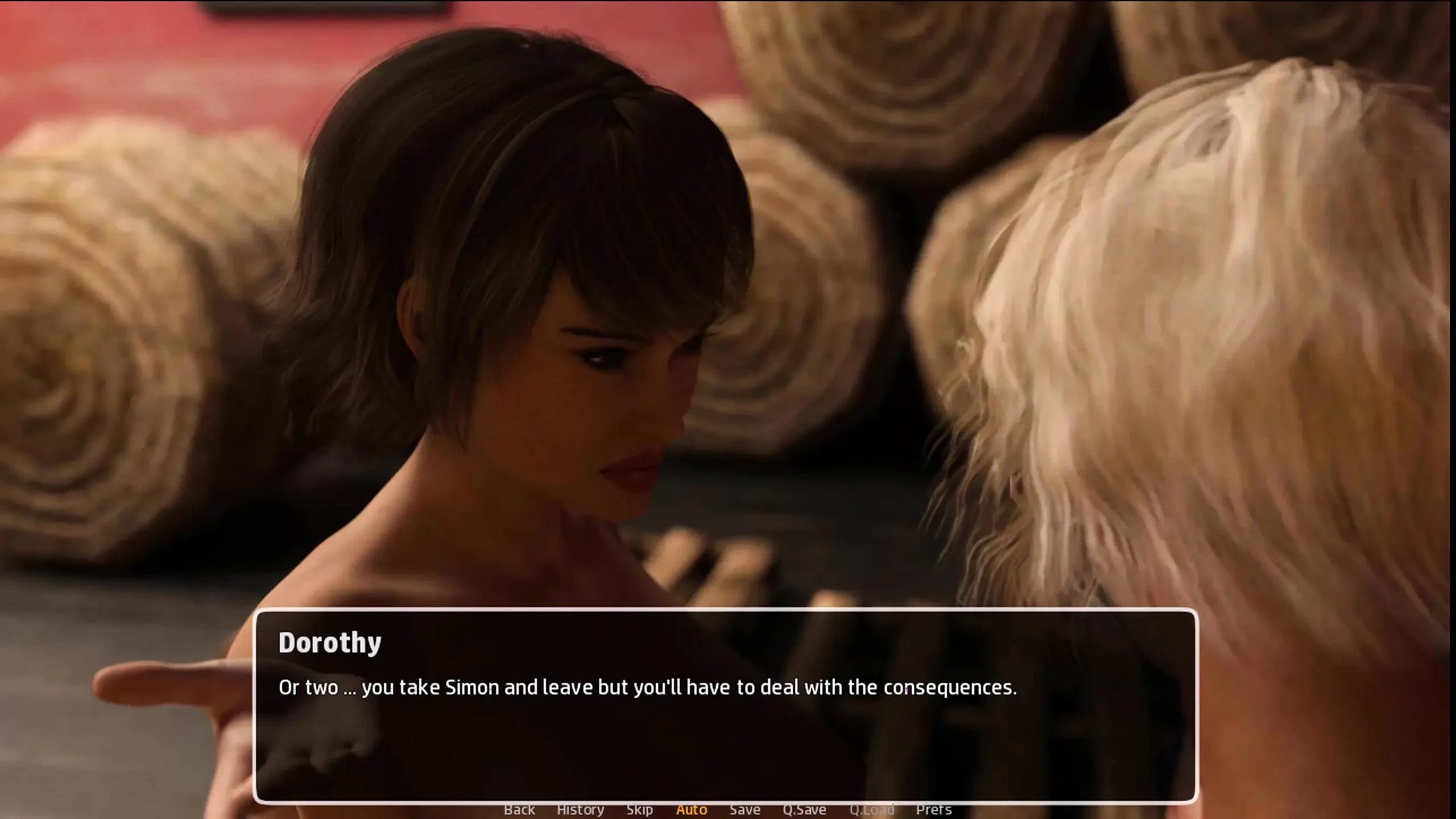
Task: Open the Prefs settings
Action: click(x=933, y=809)
